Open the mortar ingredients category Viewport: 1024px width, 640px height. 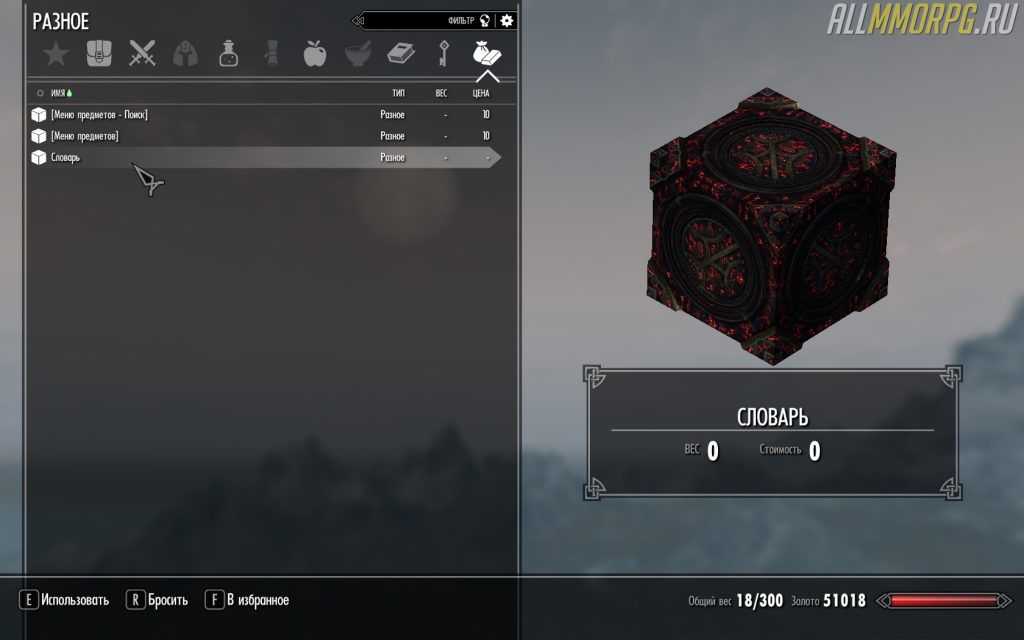358,54
